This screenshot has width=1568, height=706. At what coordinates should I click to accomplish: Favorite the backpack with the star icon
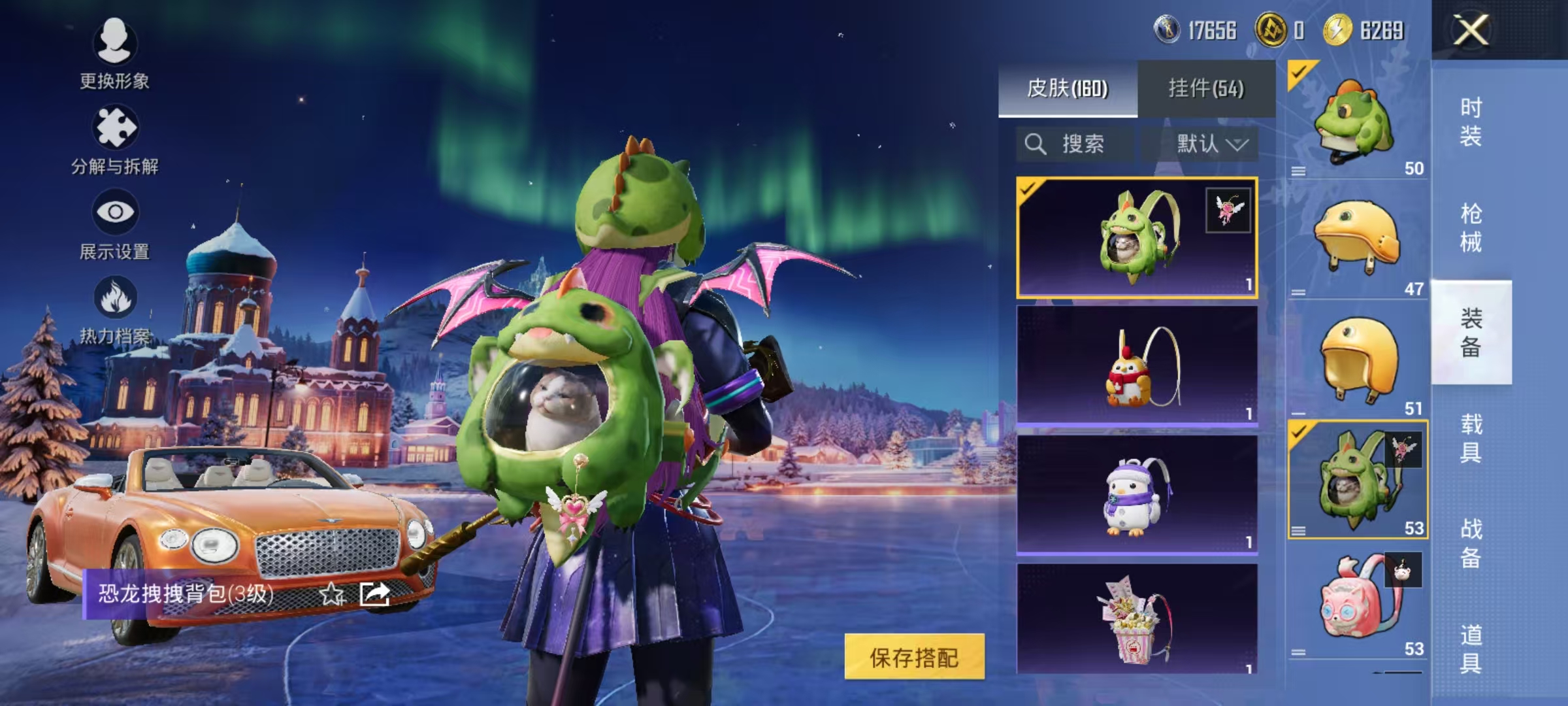(331, 594)
